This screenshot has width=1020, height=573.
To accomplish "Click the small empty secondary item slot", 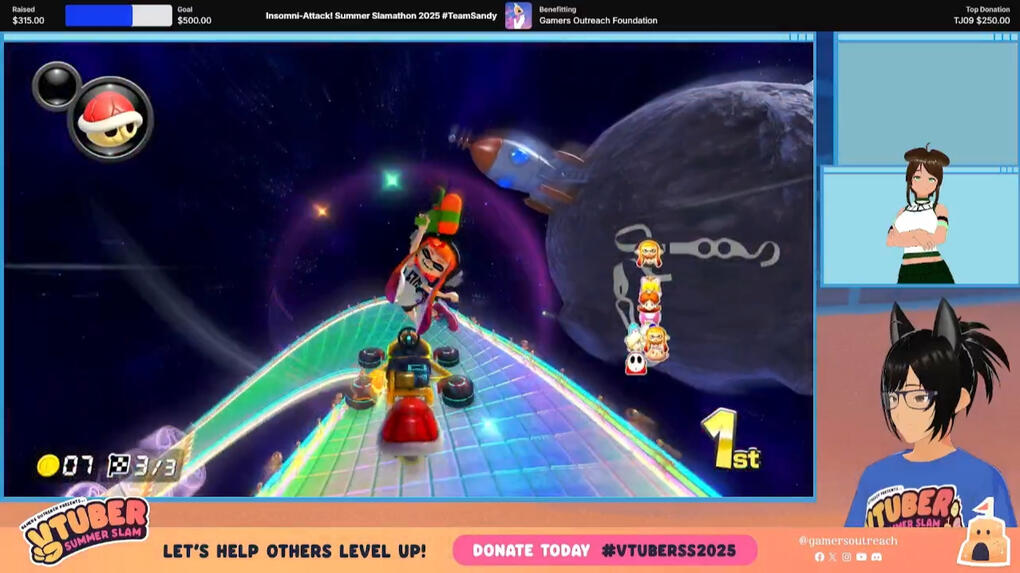I will coord(55,85).
